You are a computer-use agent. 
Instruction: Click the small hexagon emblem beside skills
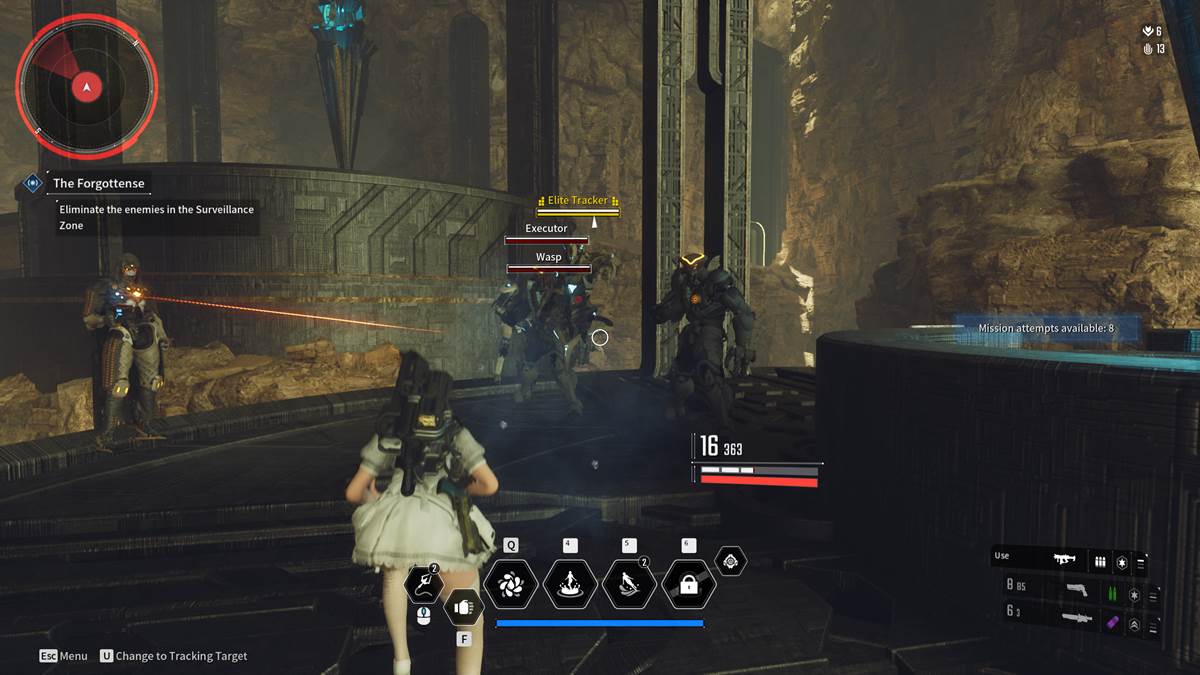click(x=731, y=561)
